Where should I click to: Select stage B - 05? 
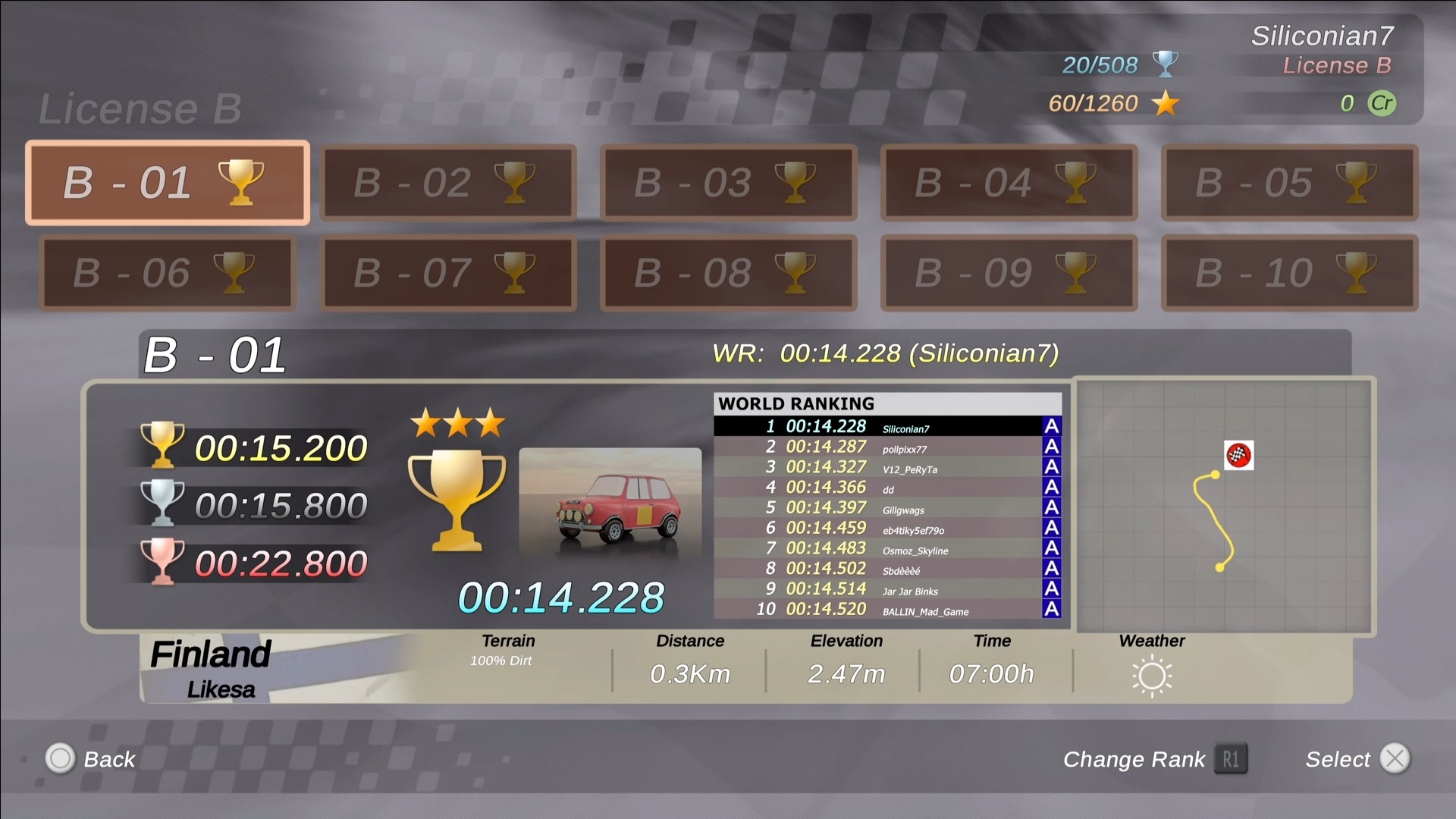[1289, 183]
